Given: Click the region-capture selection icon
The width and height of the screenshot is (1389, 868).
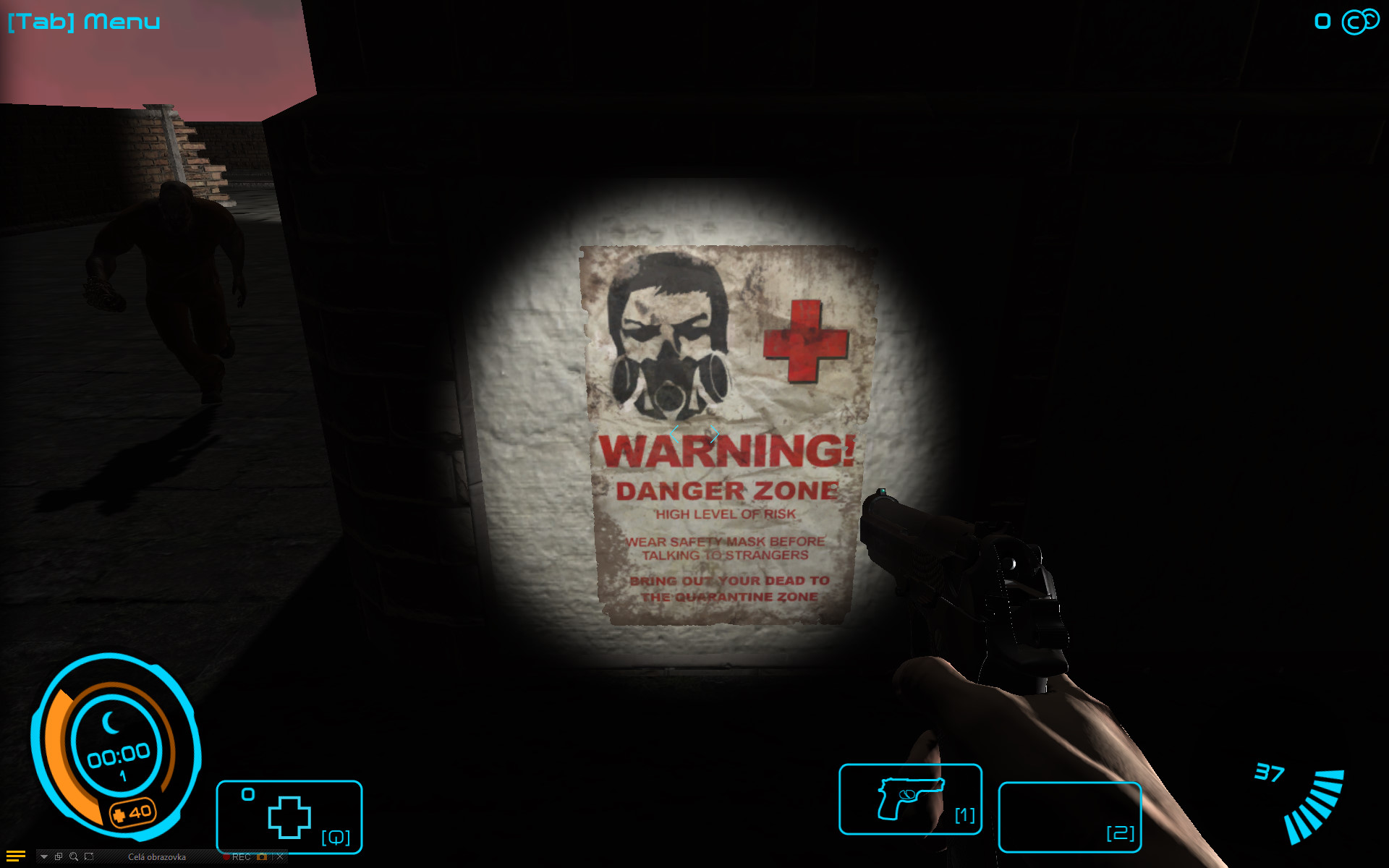Looking at the screenshot, I should pyautogui.click(x=89, y=857).
